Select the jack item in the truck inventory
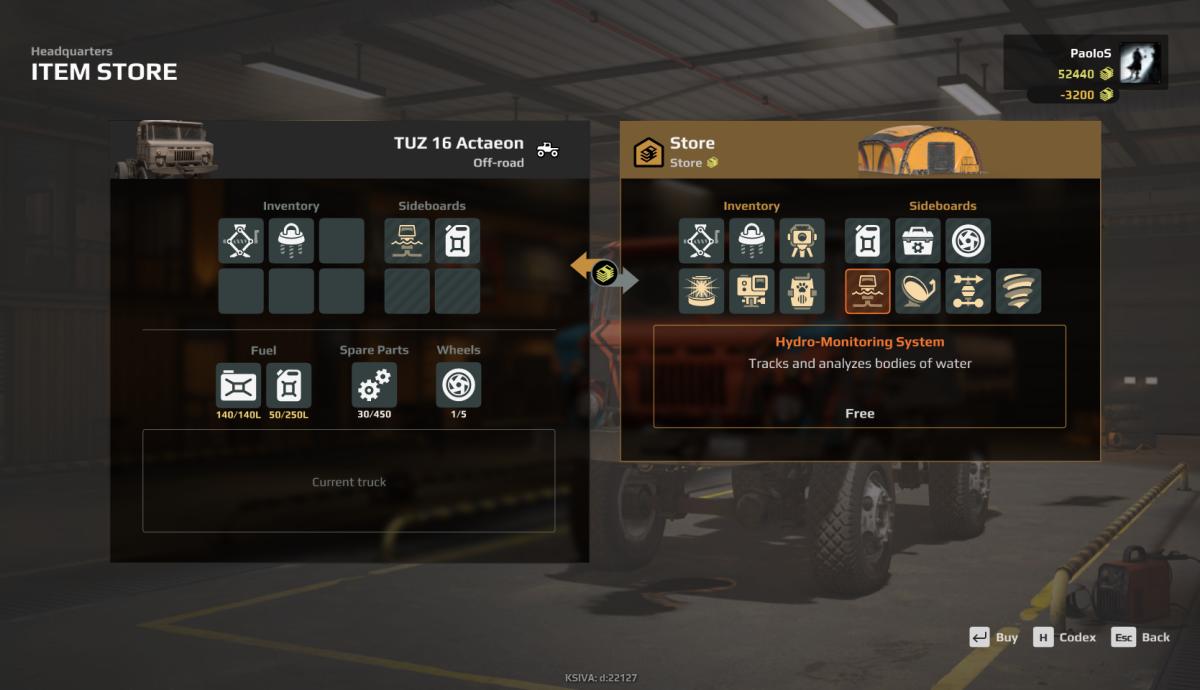Viewport: 1200px width, 690px height. click(241, 241)
